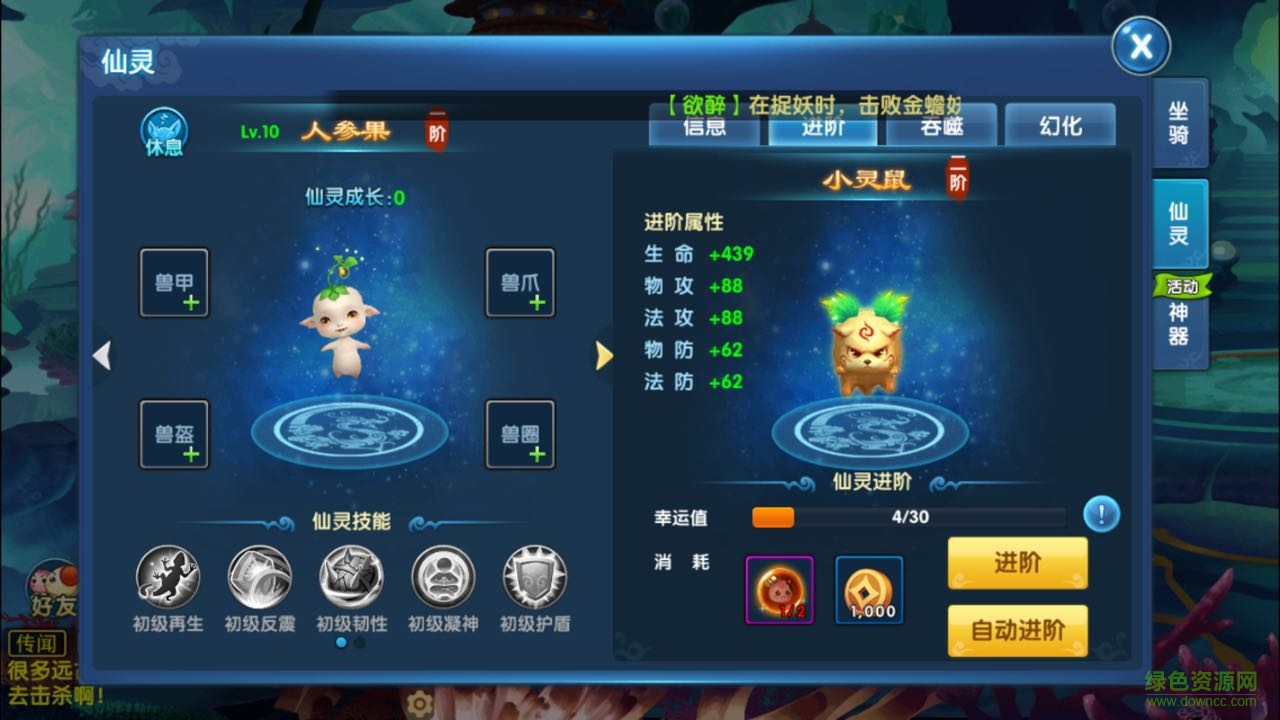Click the 1/2 consumable item thumbnail
The image size is (1280, 720).
pos(779,590)
